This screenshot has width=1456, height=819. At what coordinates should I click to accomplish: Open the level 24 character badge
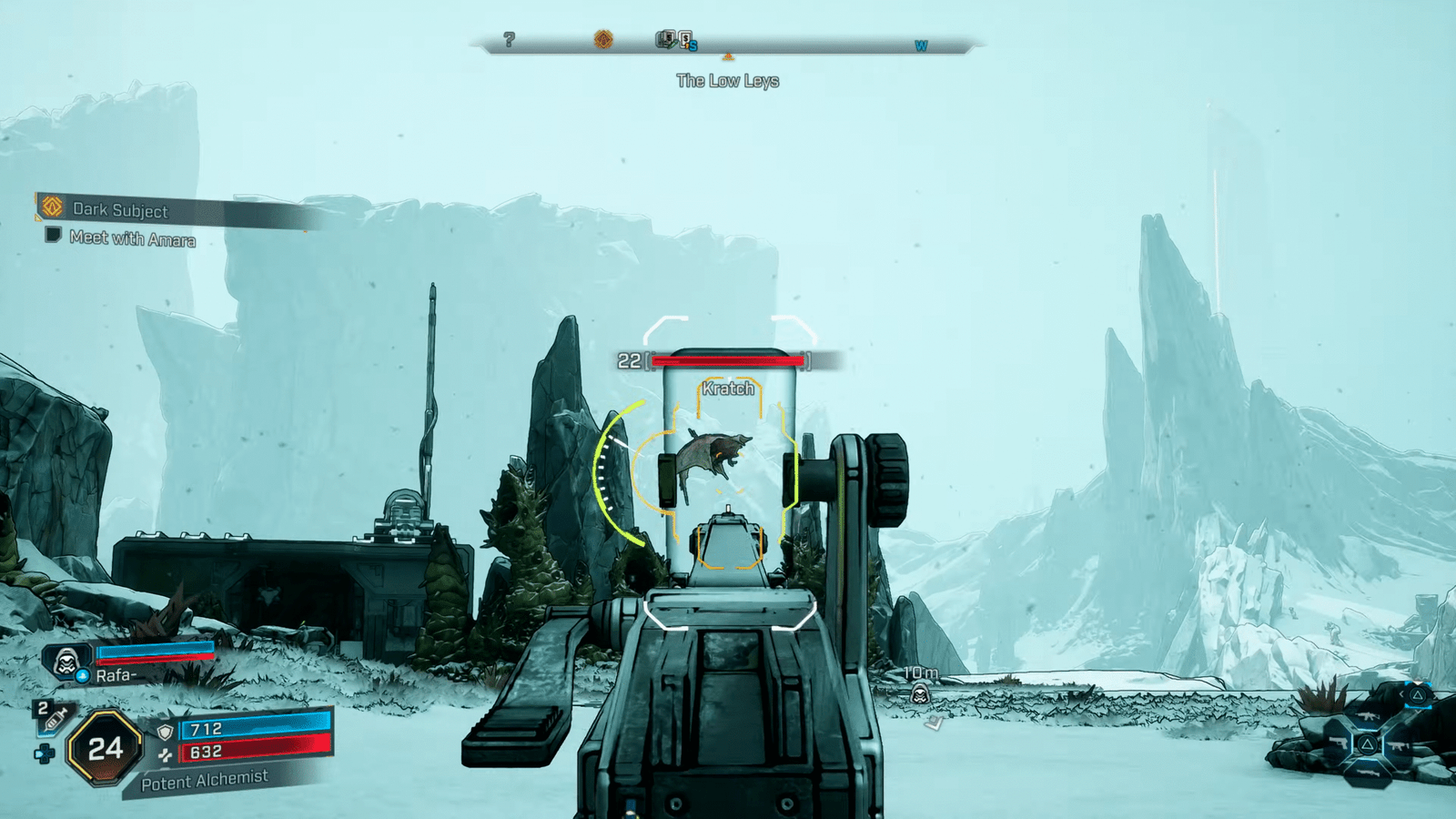[106, 748]
